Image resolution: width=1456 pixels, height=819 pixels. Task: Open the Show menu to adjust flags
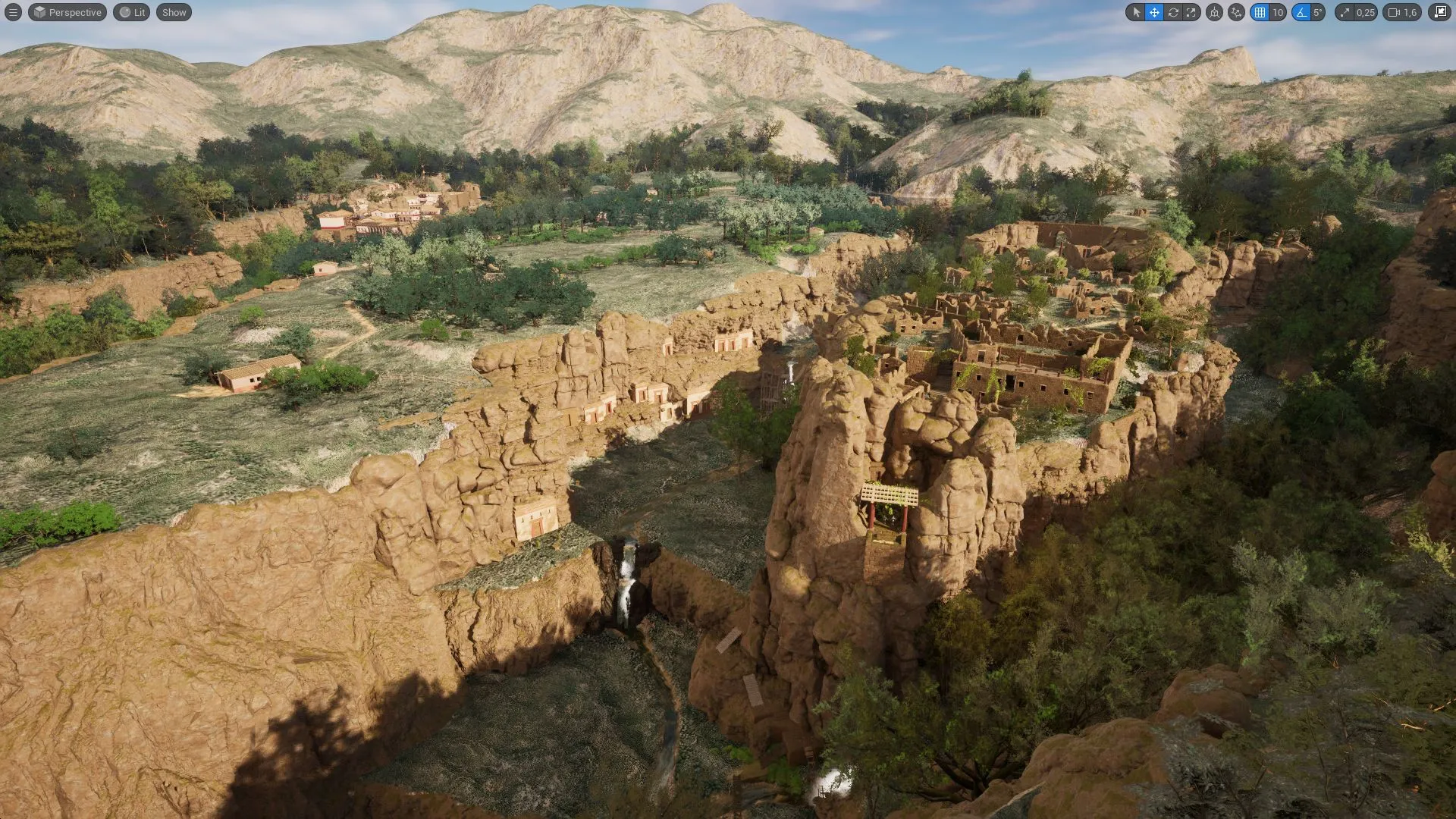coord(173,12)
